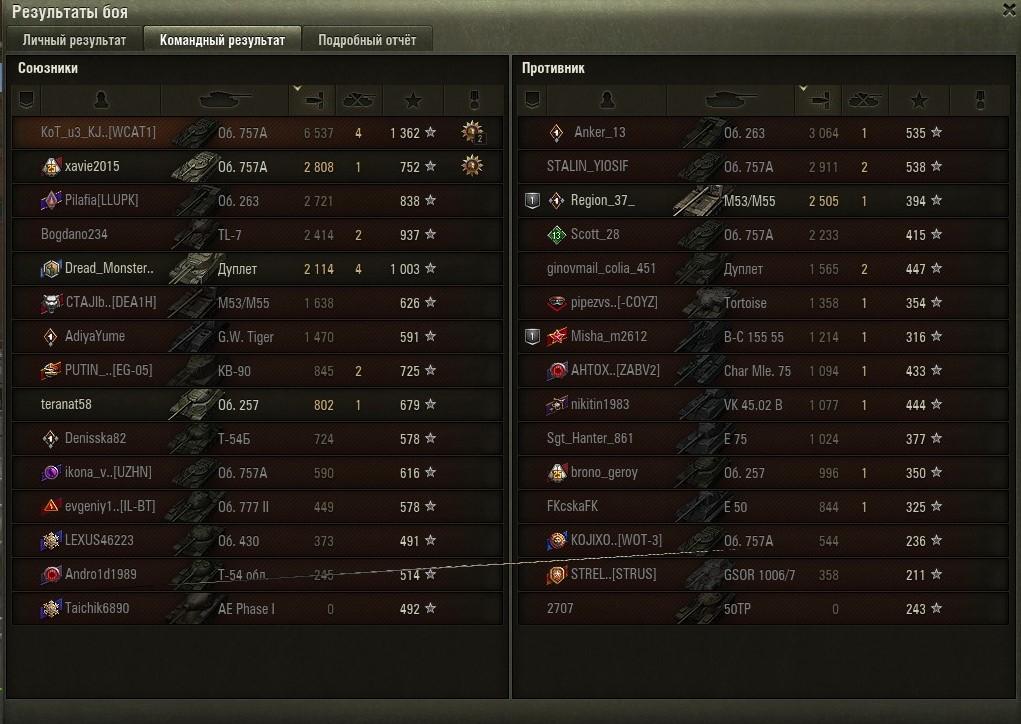Choose ally player LEXUS46223 row
Screen dimensions: 1021x724
point(99,541)
